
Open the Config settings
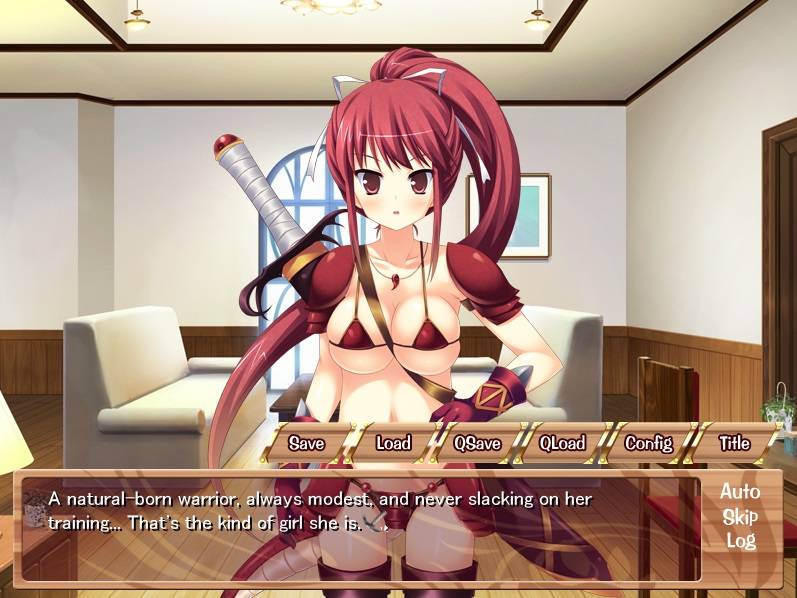point(648,443)
